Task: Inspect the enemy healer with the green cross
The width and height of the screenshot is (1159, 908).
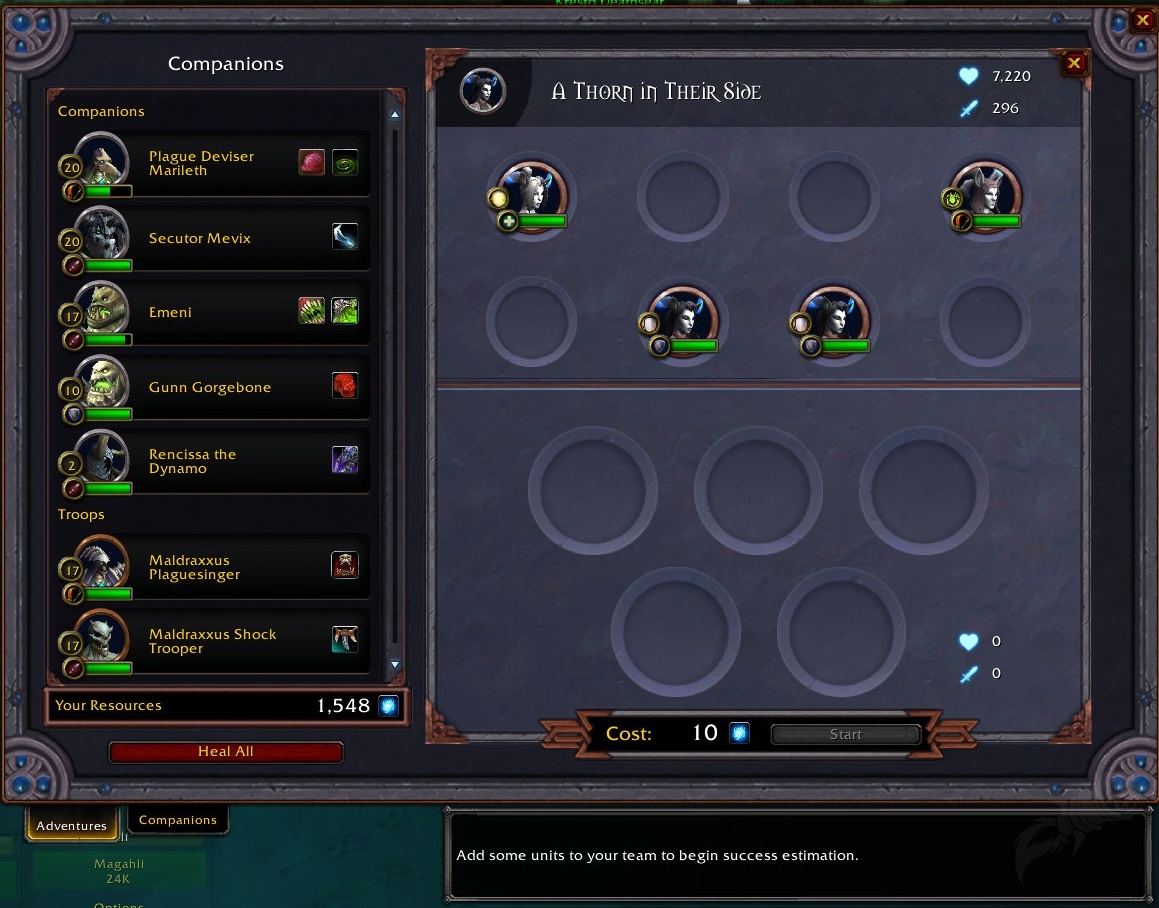Action: pos(532,194)
